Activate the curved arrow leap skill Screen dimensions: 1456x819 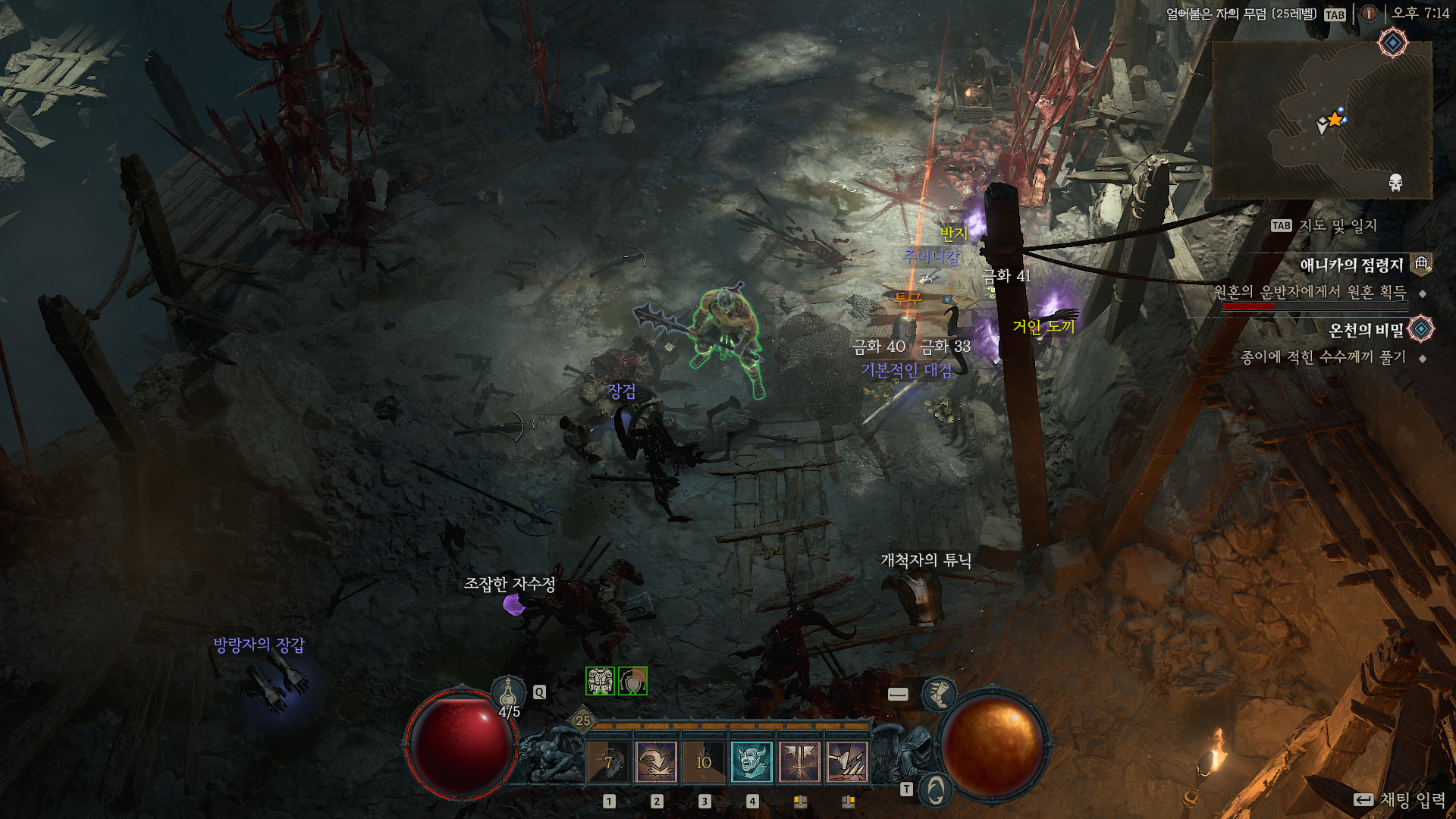(x=656, y=761)
